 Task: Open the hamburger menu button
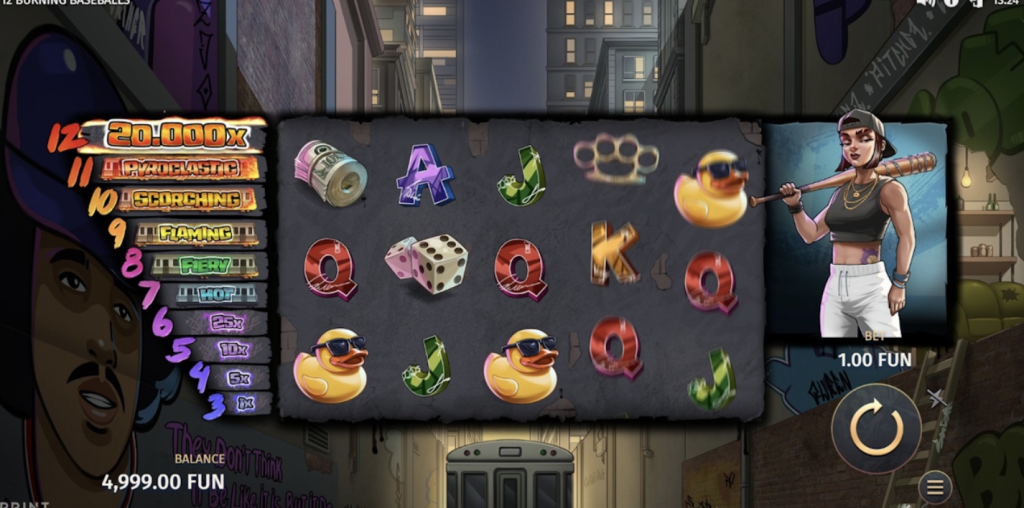[935, 487]
